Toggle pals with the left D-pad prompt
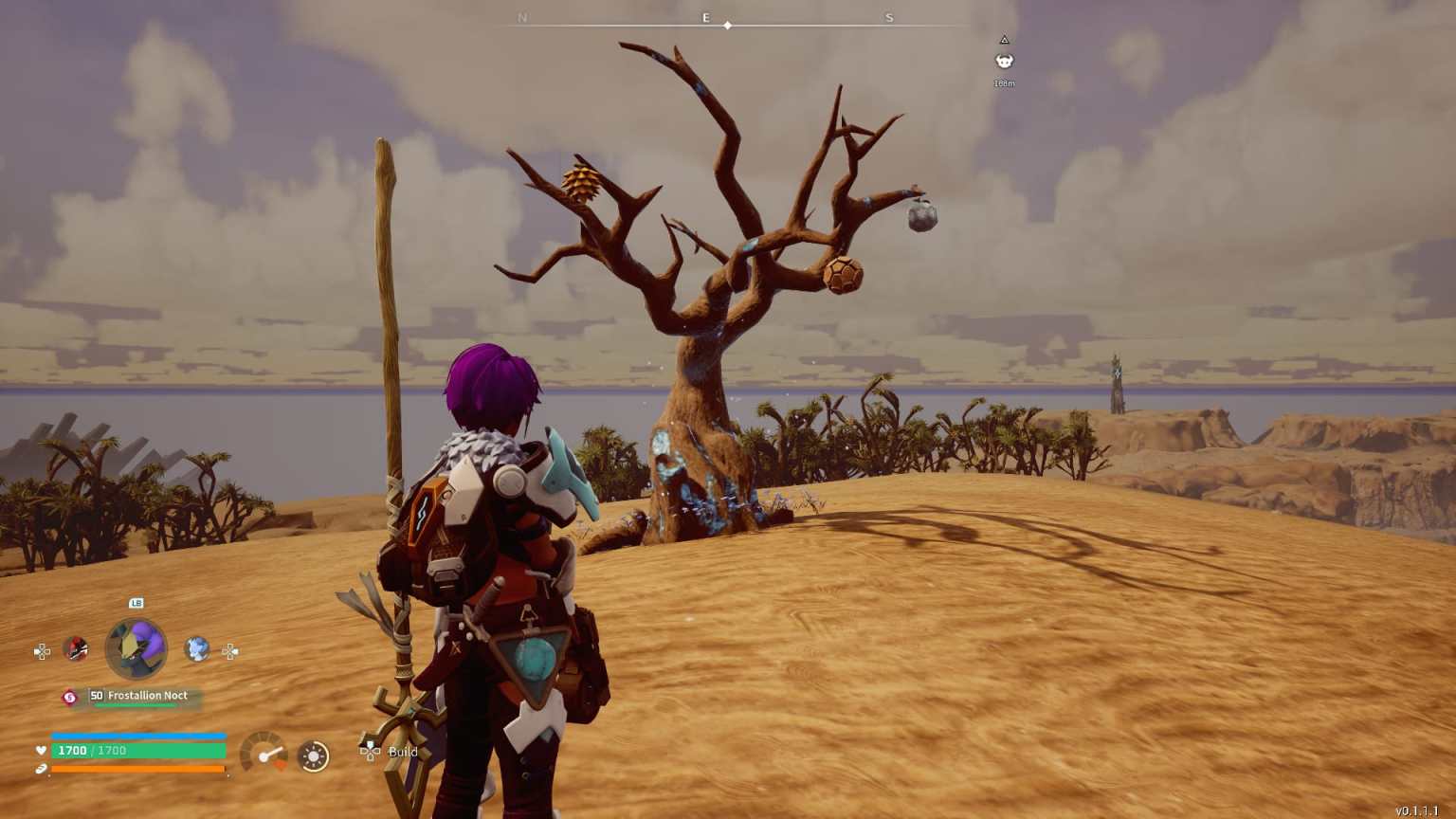The height and width of the screenshot is (819, 1456). coord(42,651)
